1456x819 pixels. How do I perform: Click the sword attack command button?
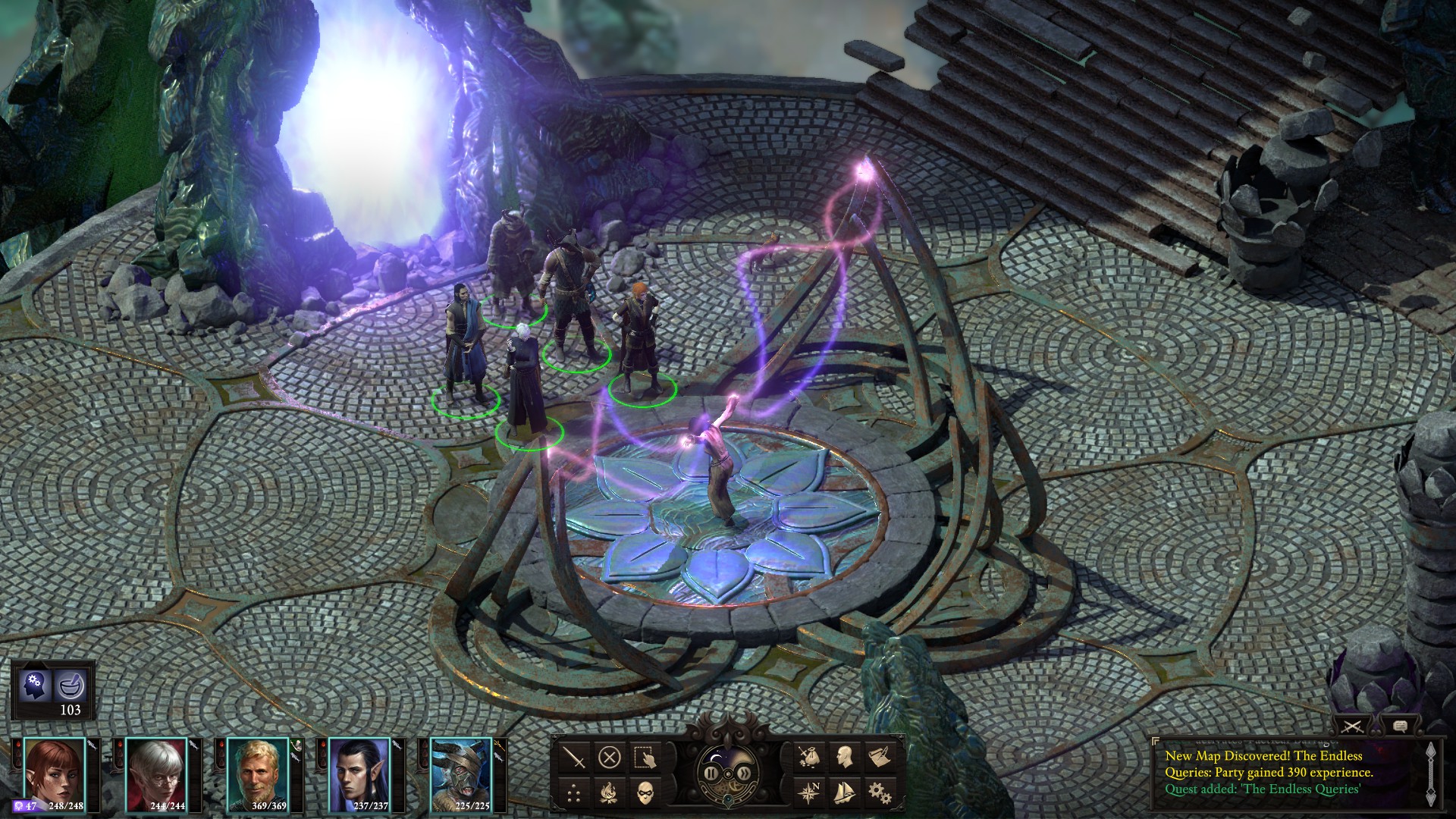tap(575, 757)
